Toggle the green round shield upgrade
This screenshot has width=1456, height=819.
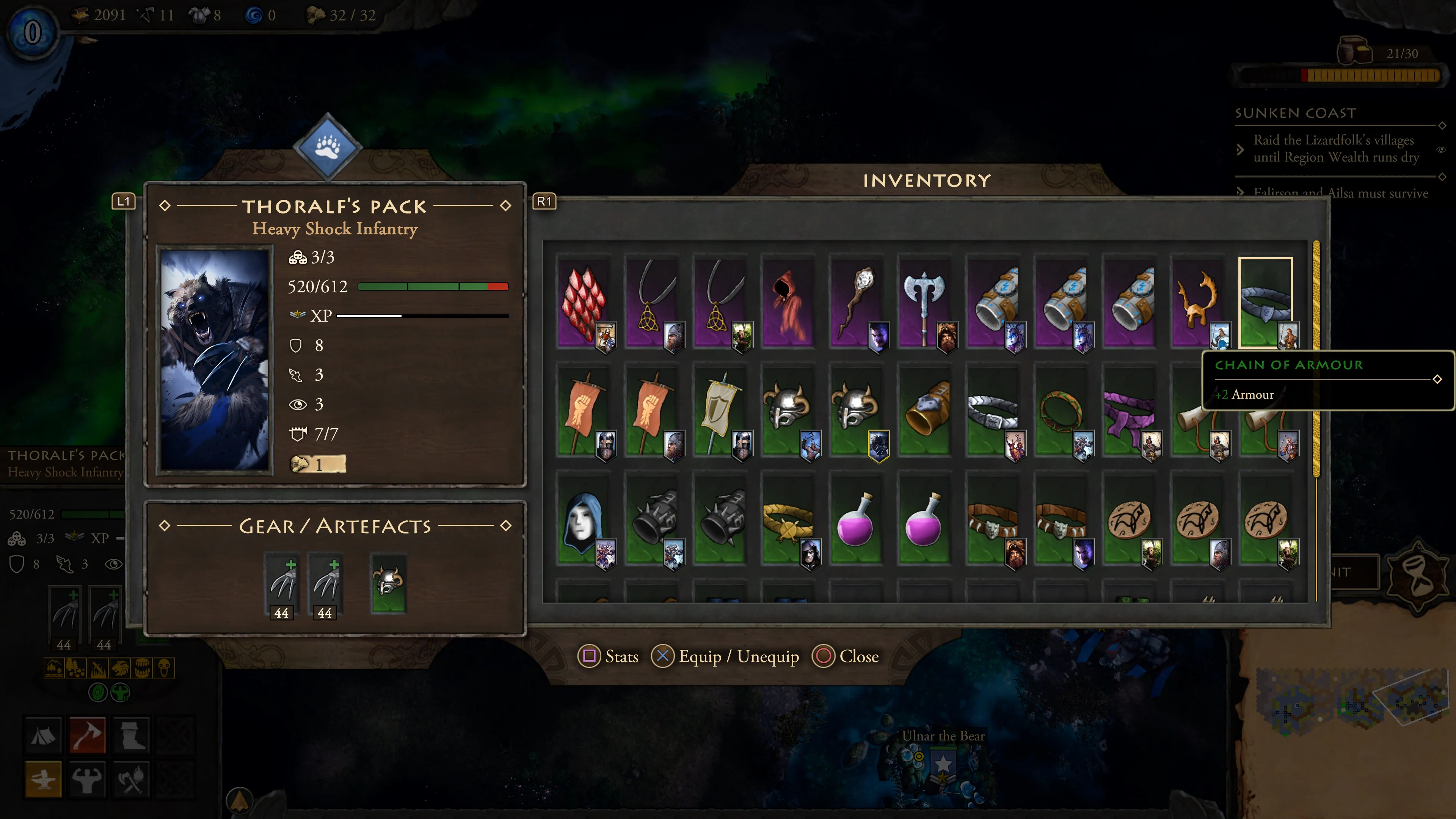pyautogui.click(x=98, y=693)
